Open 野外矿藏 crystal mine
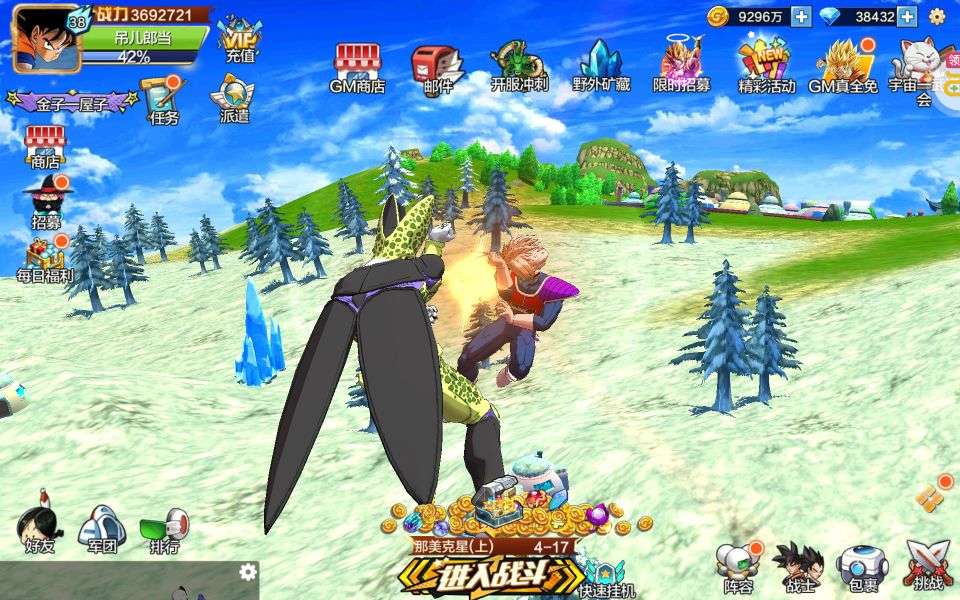 pos(601,66)
